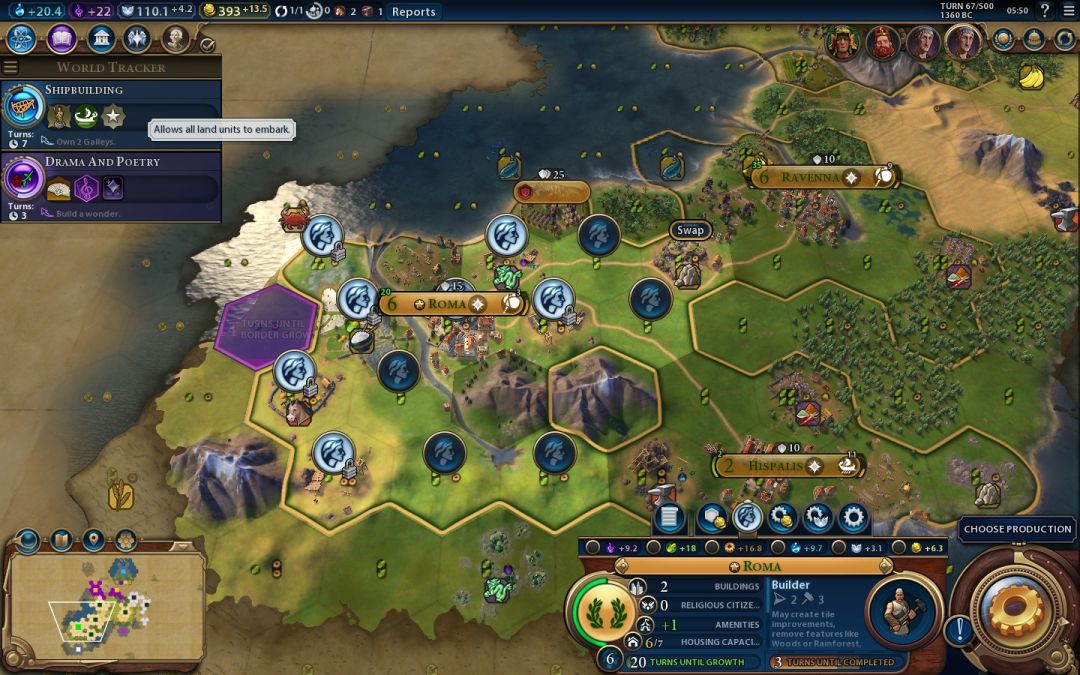Toggle the manage citizens head icon
The width and height of the screenshot is (1080, 675).
(747, 517)
